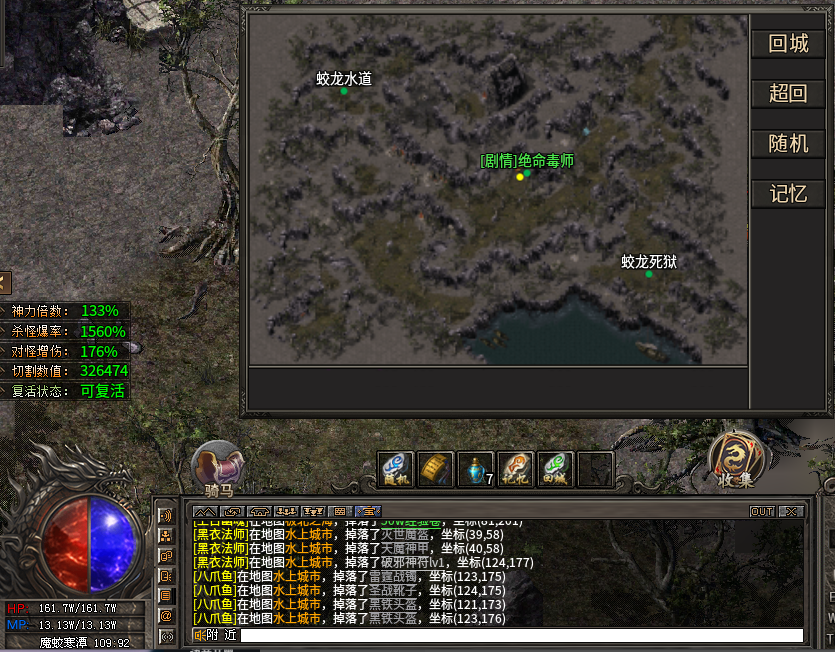Choose the 记忆 memory button
The width and height of the screenshot is (835, 652).
788,194
